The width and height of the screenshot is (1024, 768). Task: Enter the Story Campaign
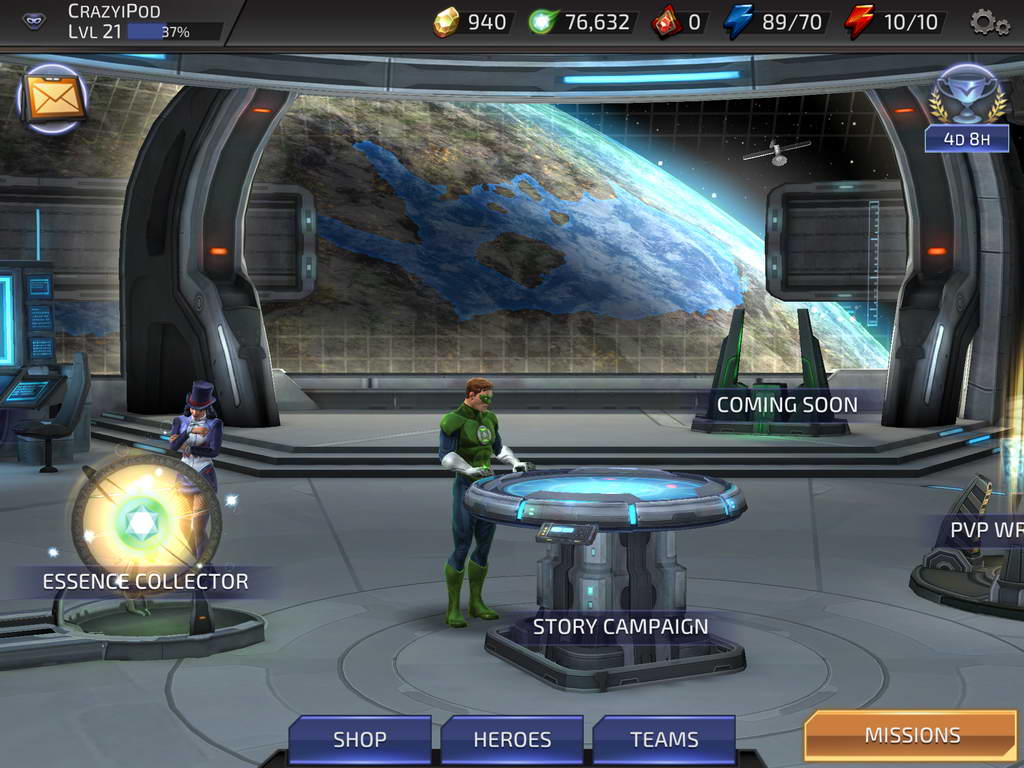pos(620,627)
